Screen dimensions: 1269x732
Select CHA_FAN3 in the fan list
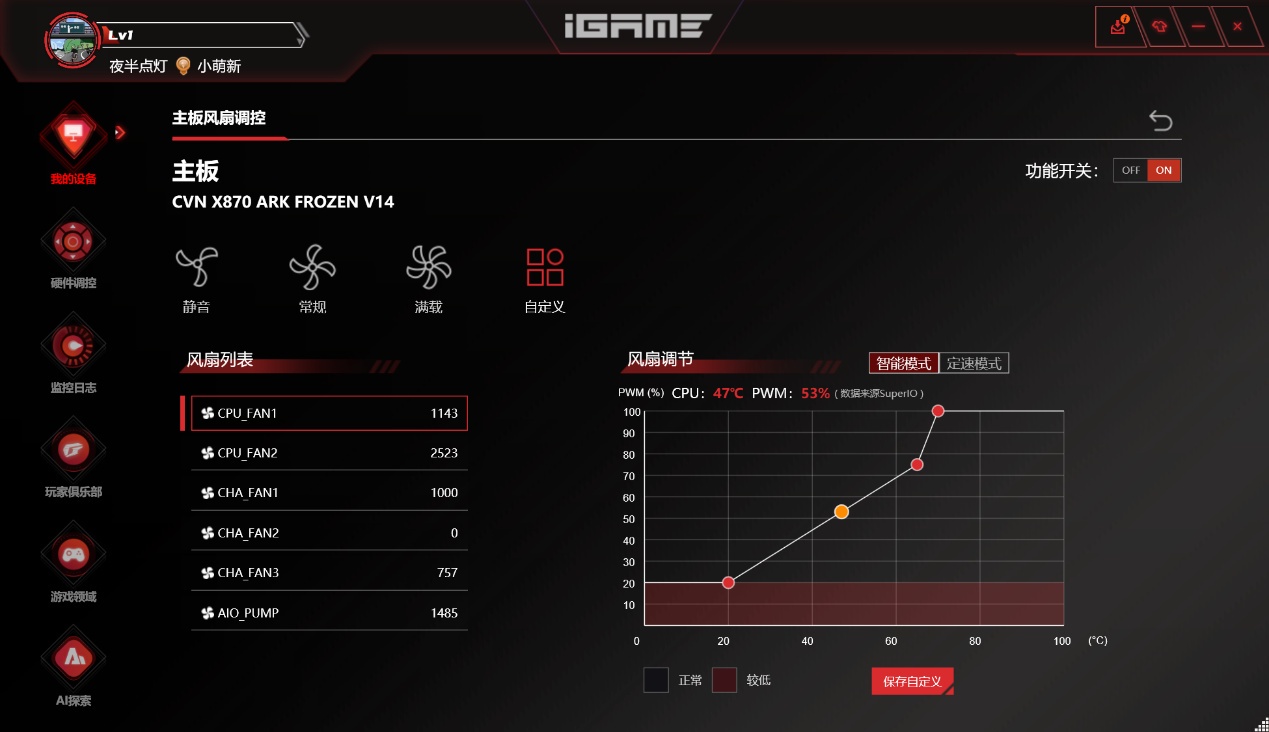(329, 573)
